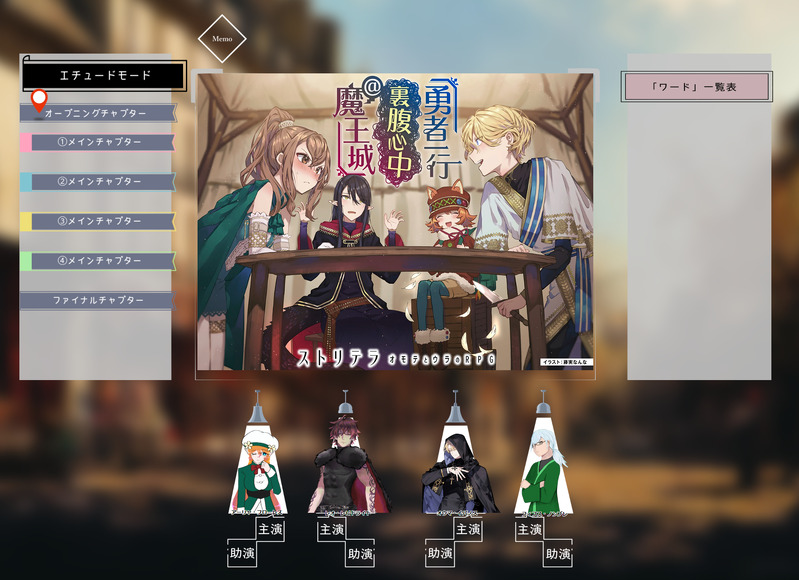Assign 助演 to the orange-haired girl

(x=242, y=554)
